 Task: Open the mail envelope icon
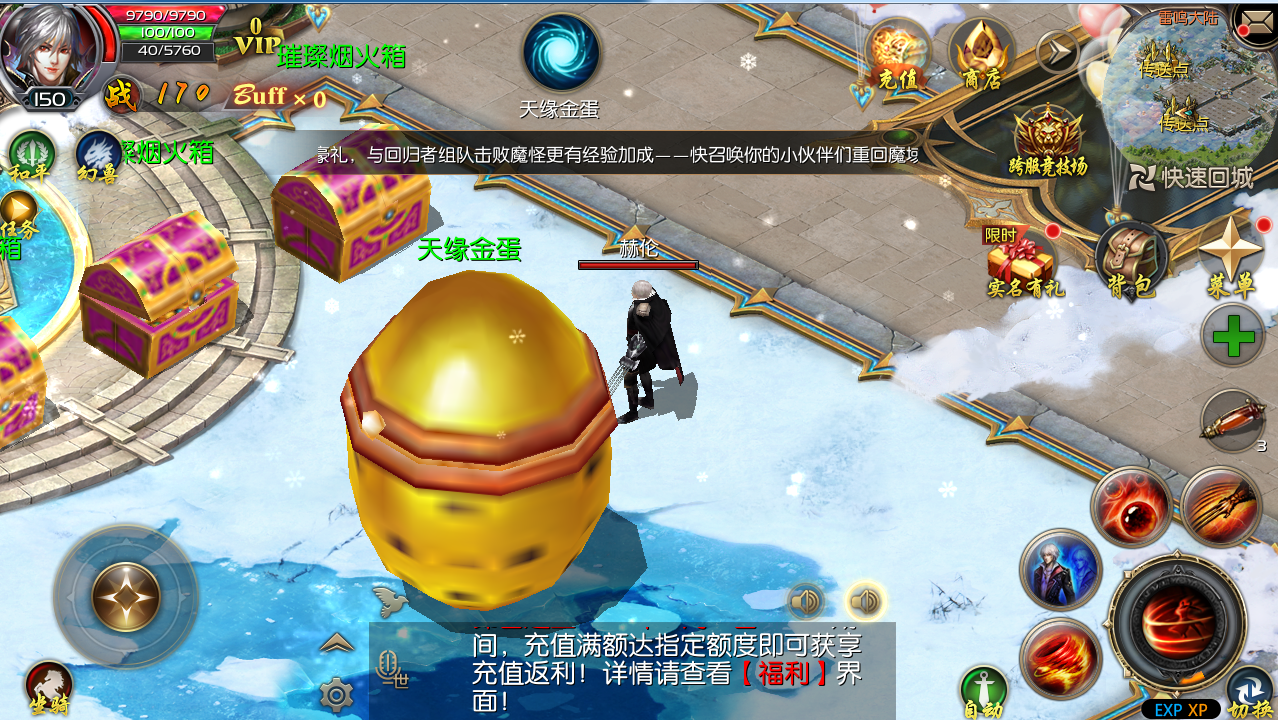point(1254,19)
